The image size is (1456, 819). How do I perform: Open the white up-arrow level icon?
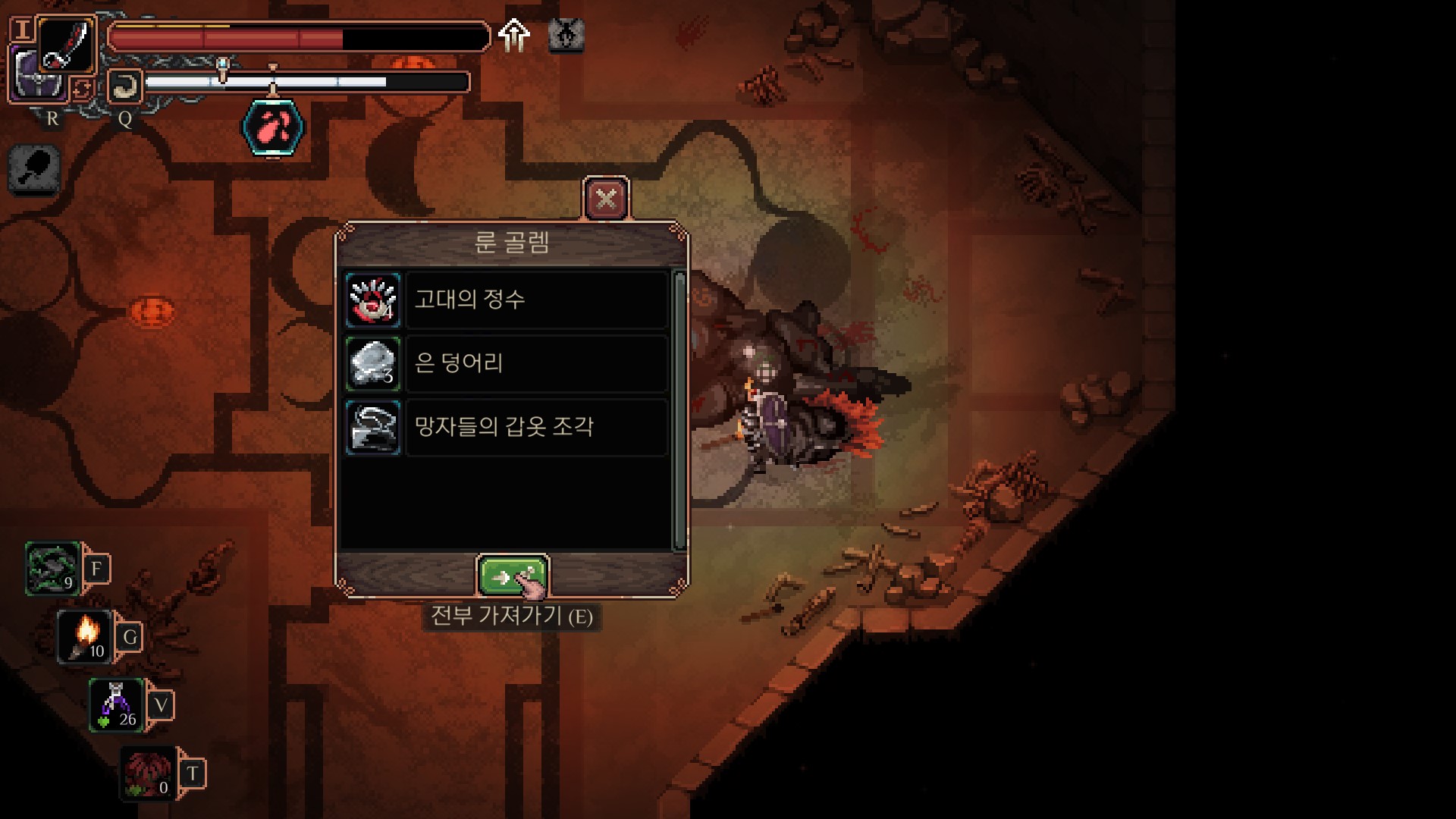pos(515,35)
